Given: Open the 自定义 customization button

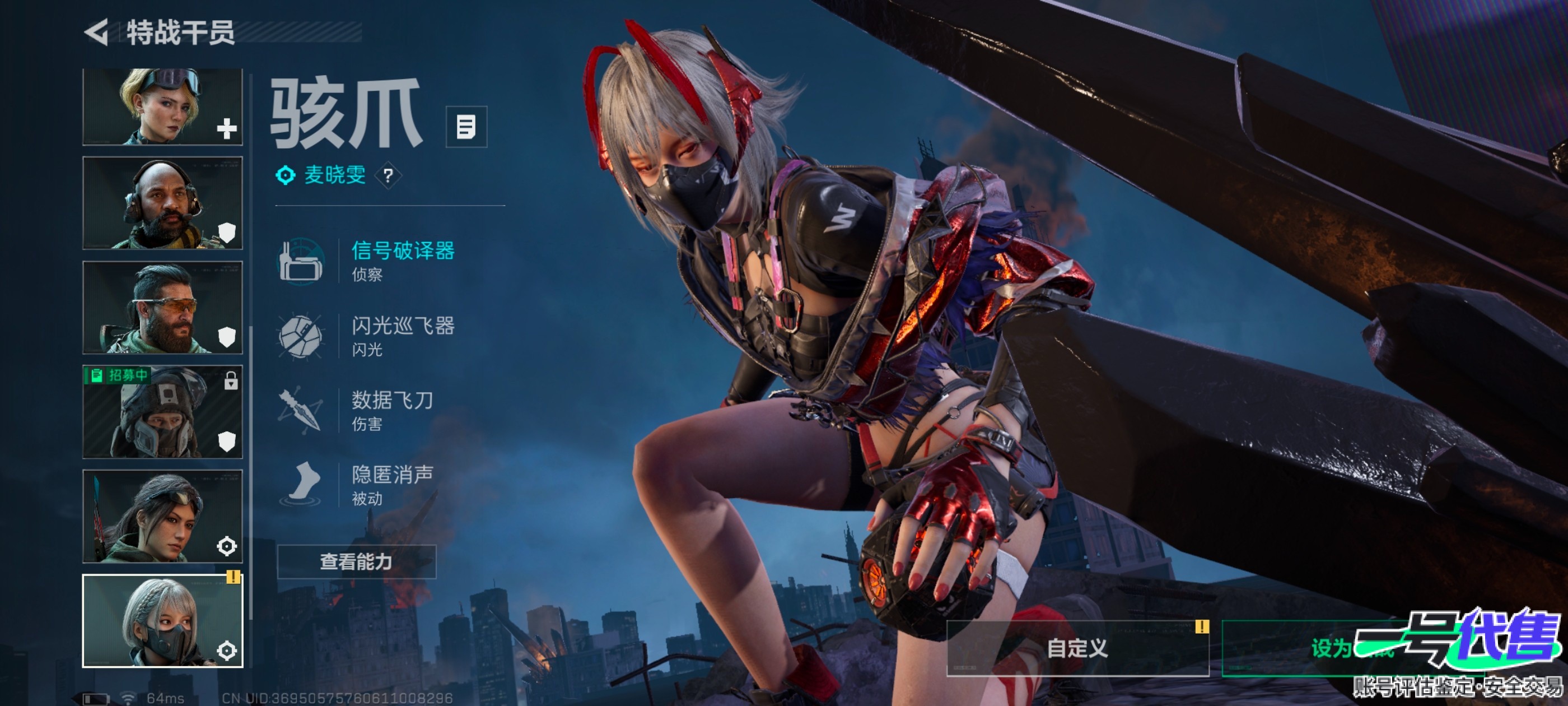Looking at the screenshot, I should click(1077, 648).
